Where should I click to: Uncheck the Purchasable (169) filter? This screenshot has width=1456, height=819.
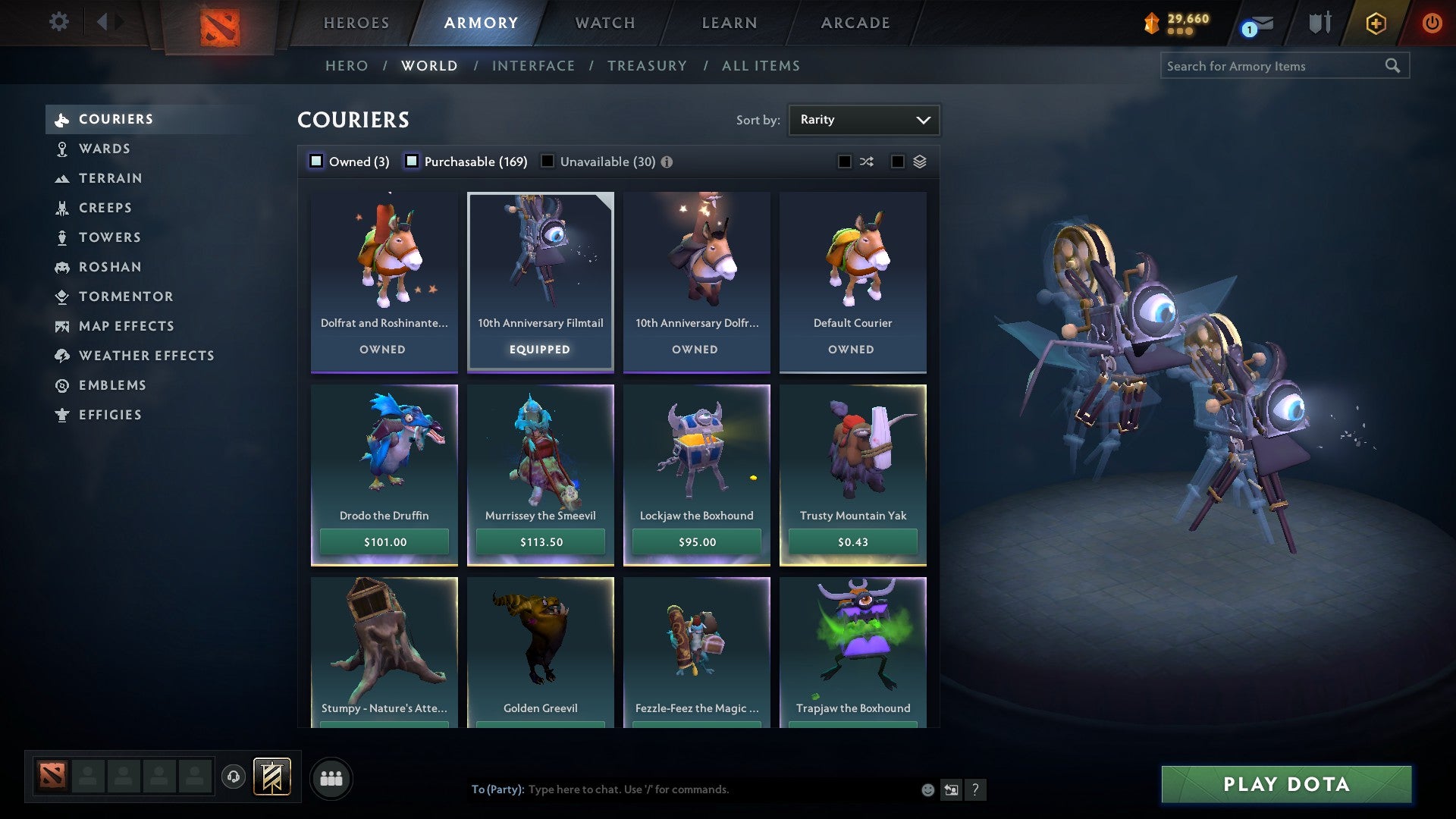click(413, 161)
